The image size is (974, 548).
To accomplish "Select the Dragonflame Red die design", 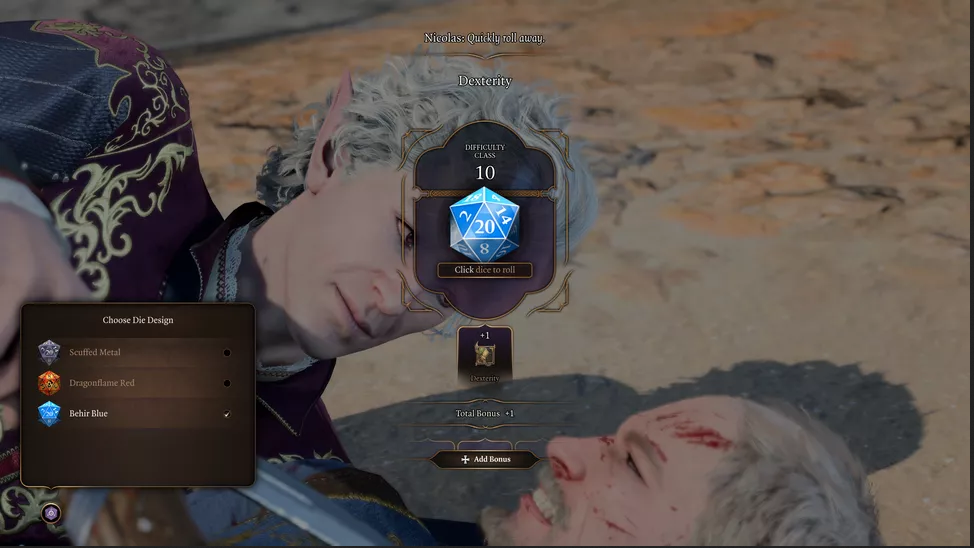I will click(137, 383).
